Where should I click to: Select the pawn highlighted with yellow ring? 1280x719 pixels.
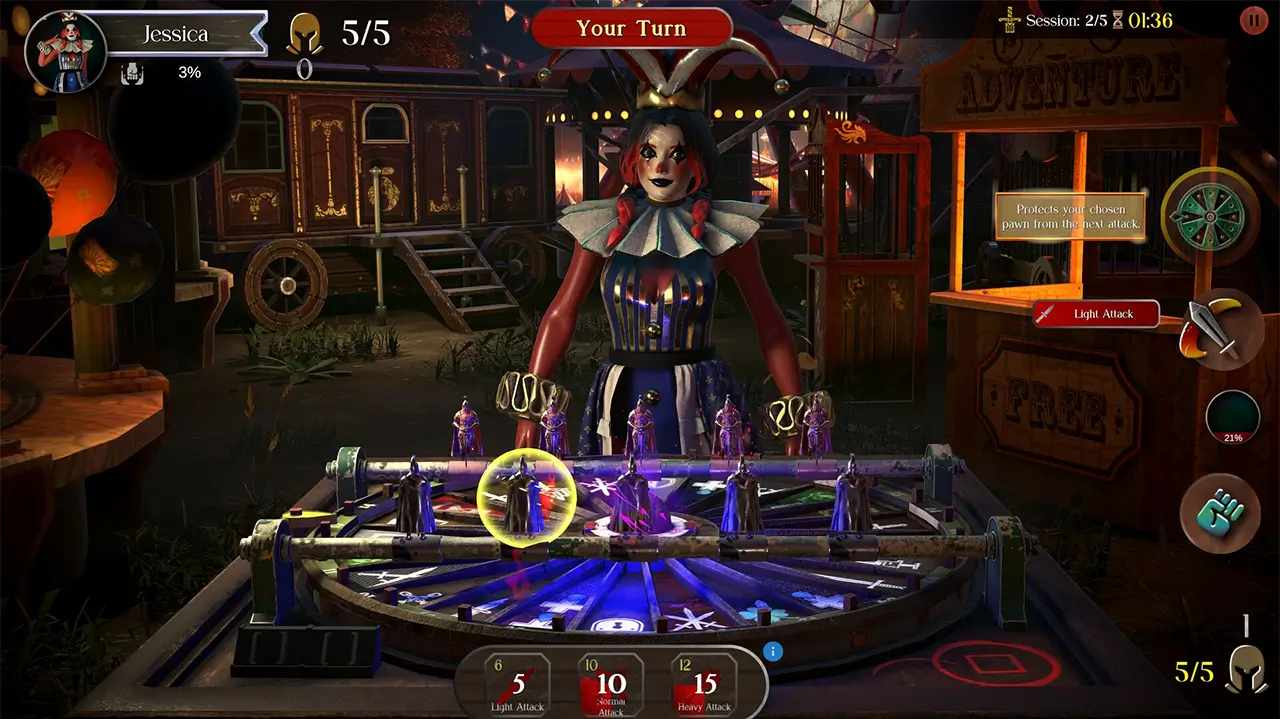click(525, 495)
